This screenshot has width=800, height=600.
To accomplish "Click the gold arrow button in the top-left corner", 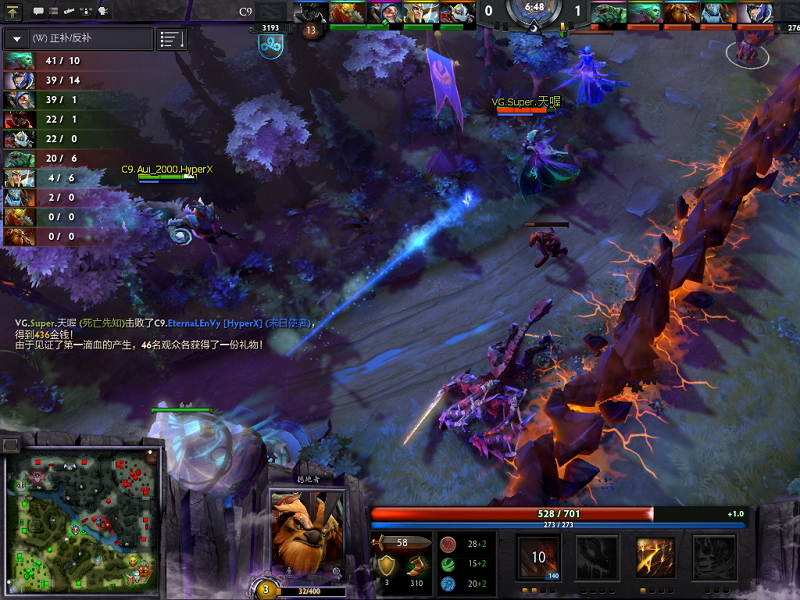I will click(14, 11).
